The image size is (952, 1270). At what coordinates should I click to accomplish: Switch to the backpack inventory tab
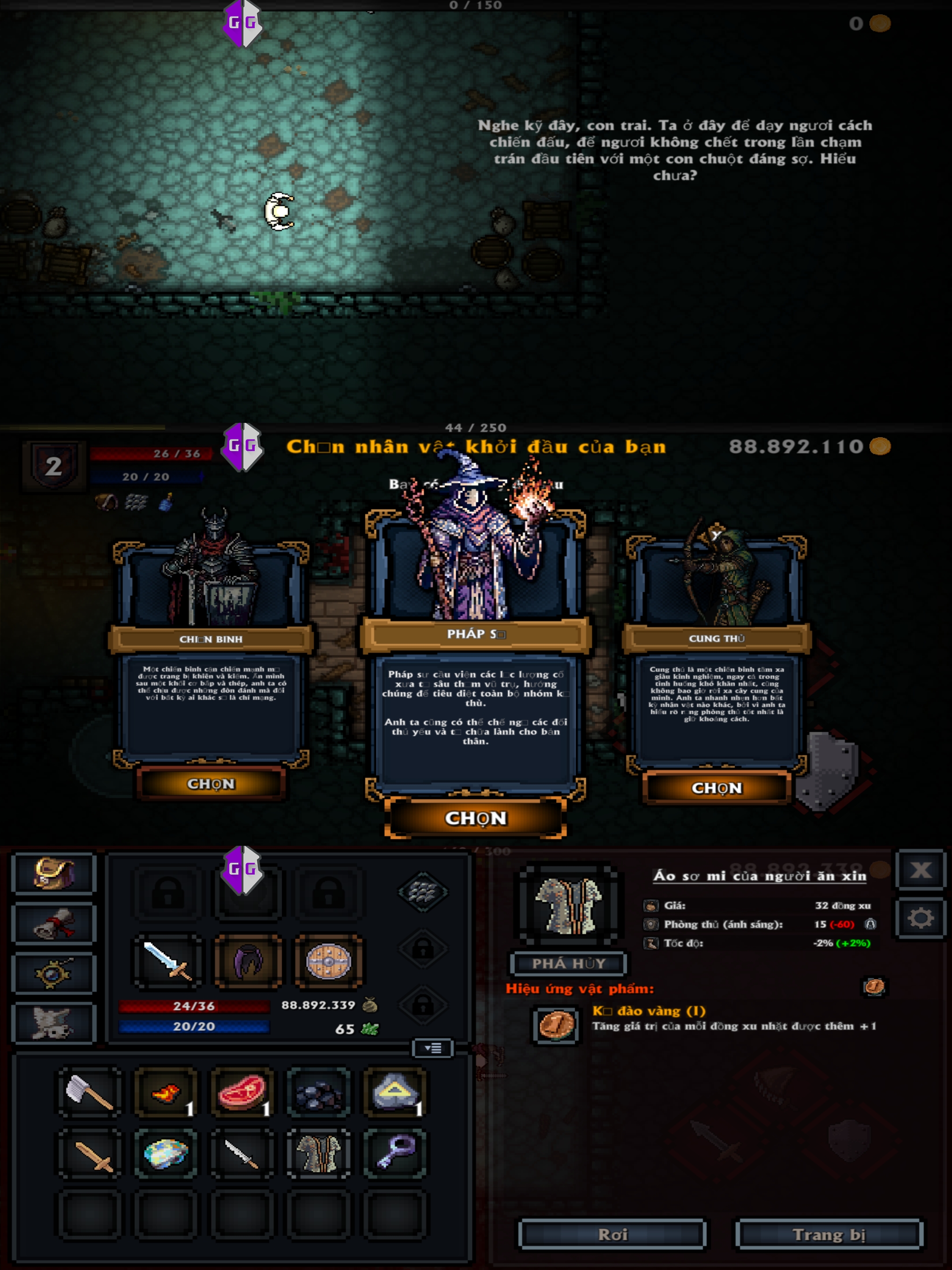[x=54, y=873]
